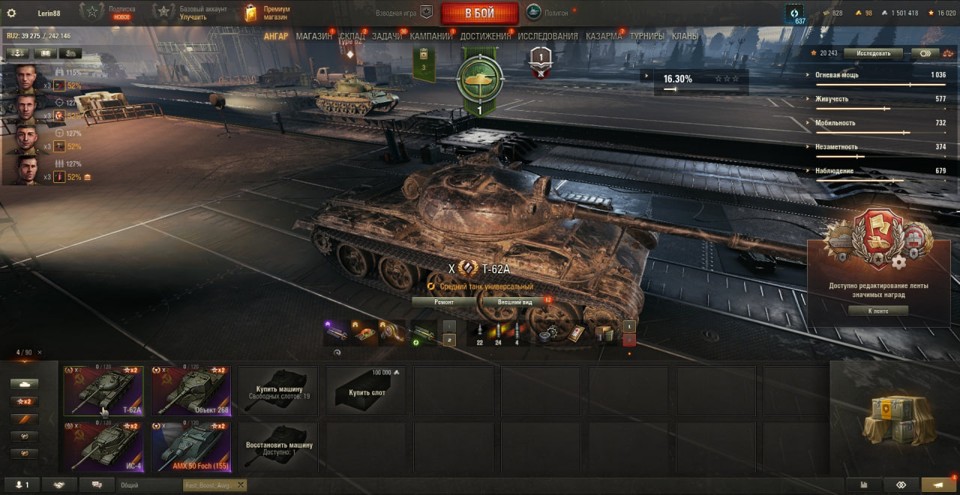Open the Восстановить машину tile
960x495 pixels.
(279, 445)
